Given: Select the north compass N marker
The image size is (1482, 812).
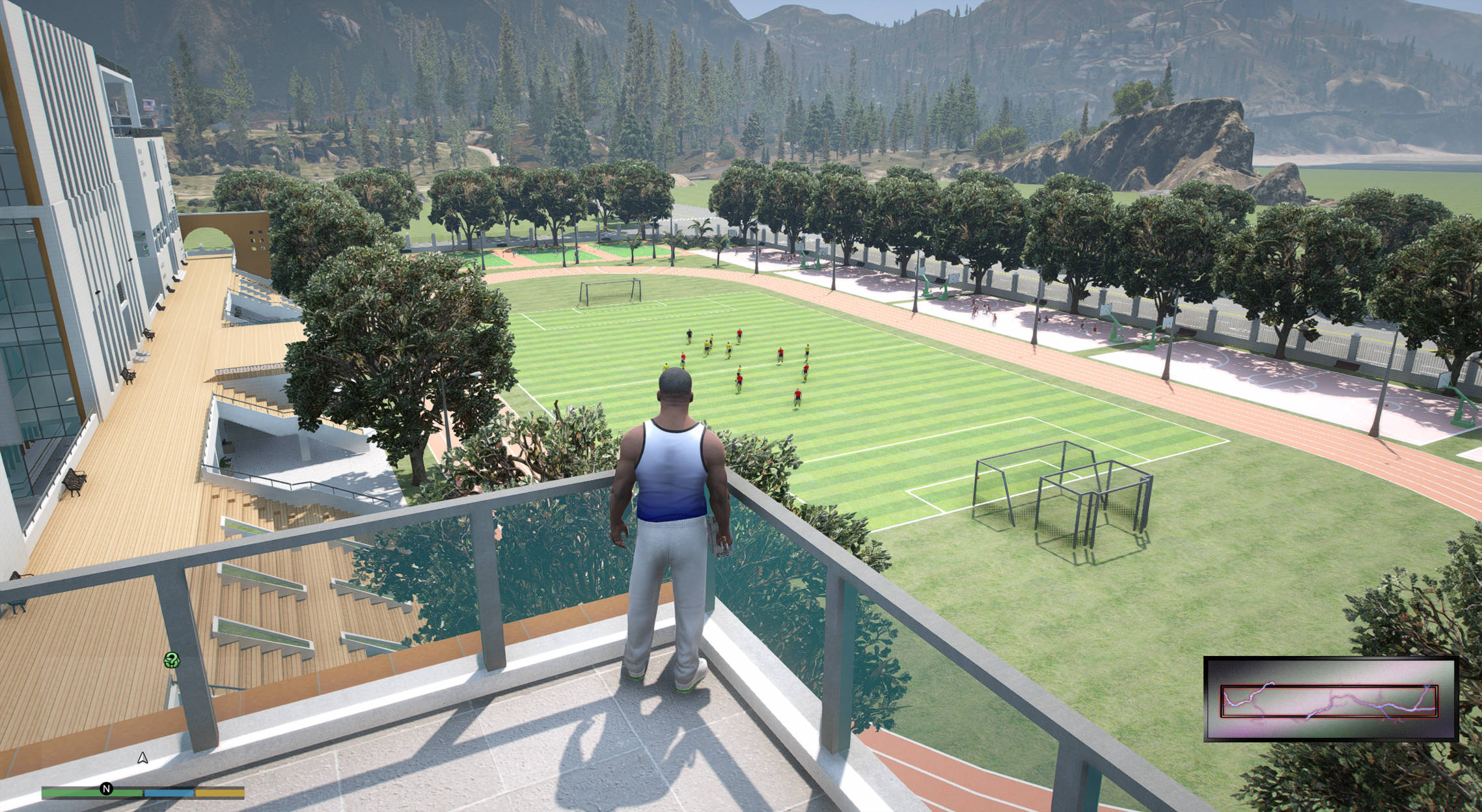Looking at the screenshot, I should pyautogui.click(x=107, y=789).
